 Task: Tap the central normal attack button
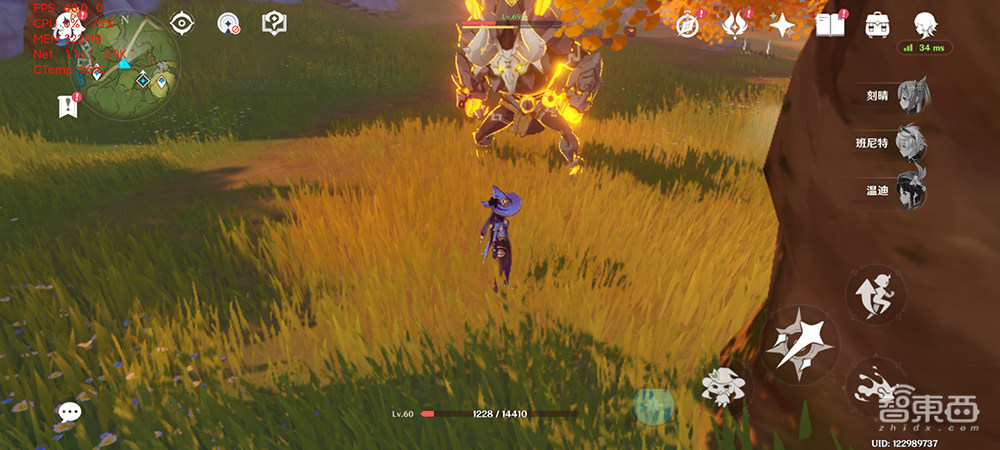coord(802,343)
